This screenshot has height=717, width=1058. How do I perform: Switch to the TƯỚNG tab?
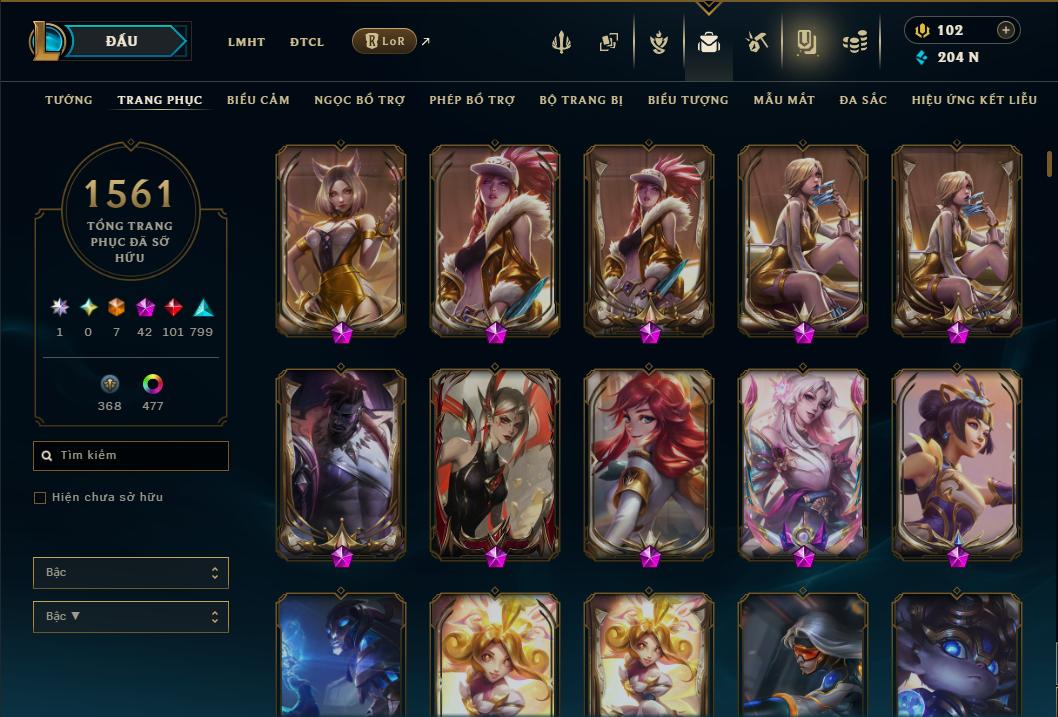click(69, 100)
